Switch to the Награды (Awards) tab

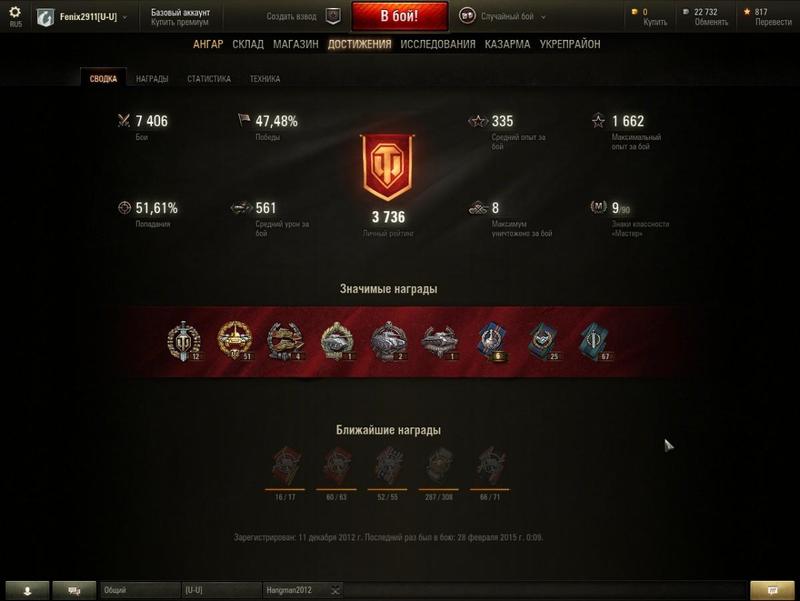click(x=152, y=79)
